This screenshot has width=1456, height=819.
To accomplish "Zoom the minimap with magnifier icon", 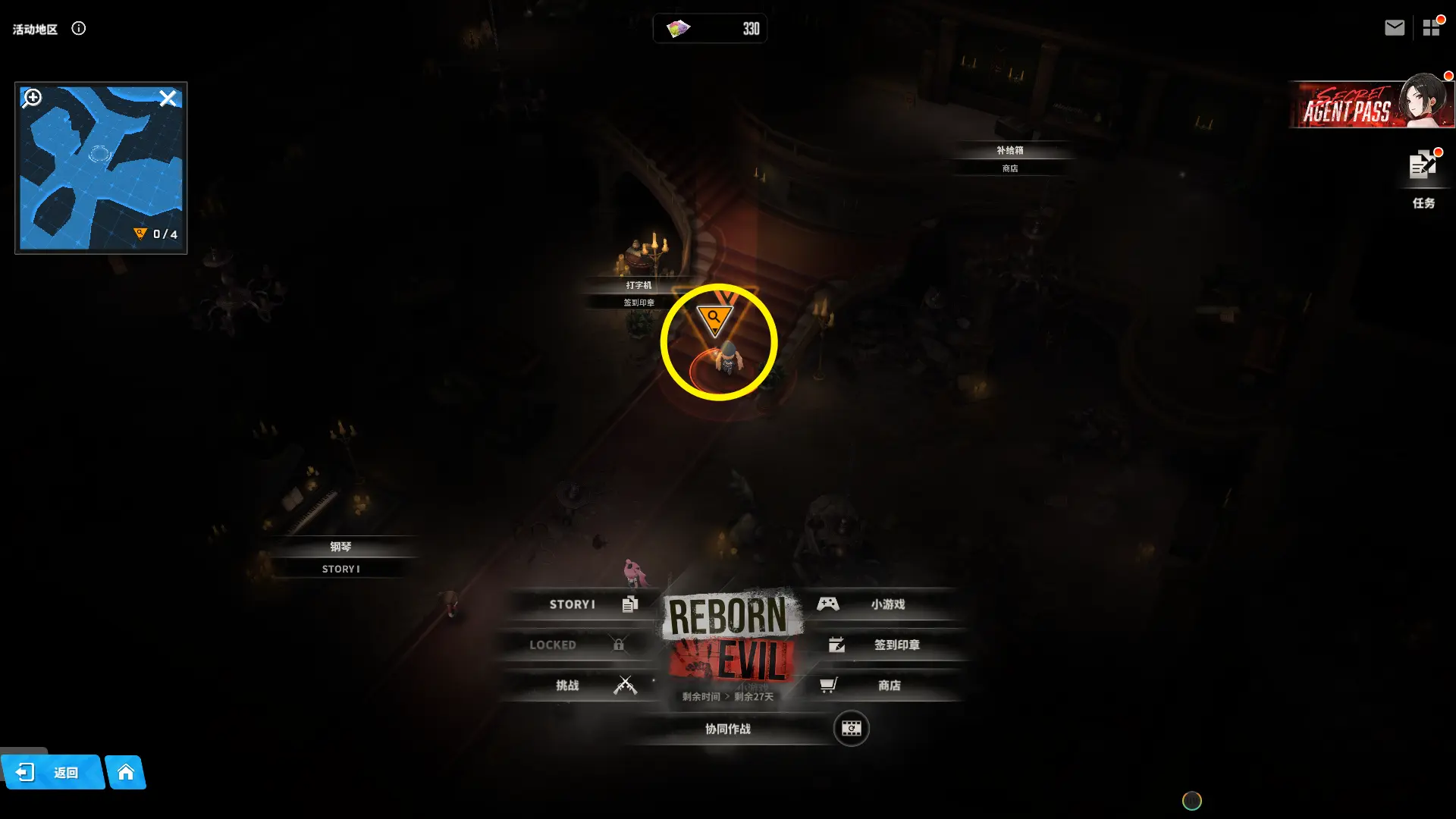I will pos(33,98).
